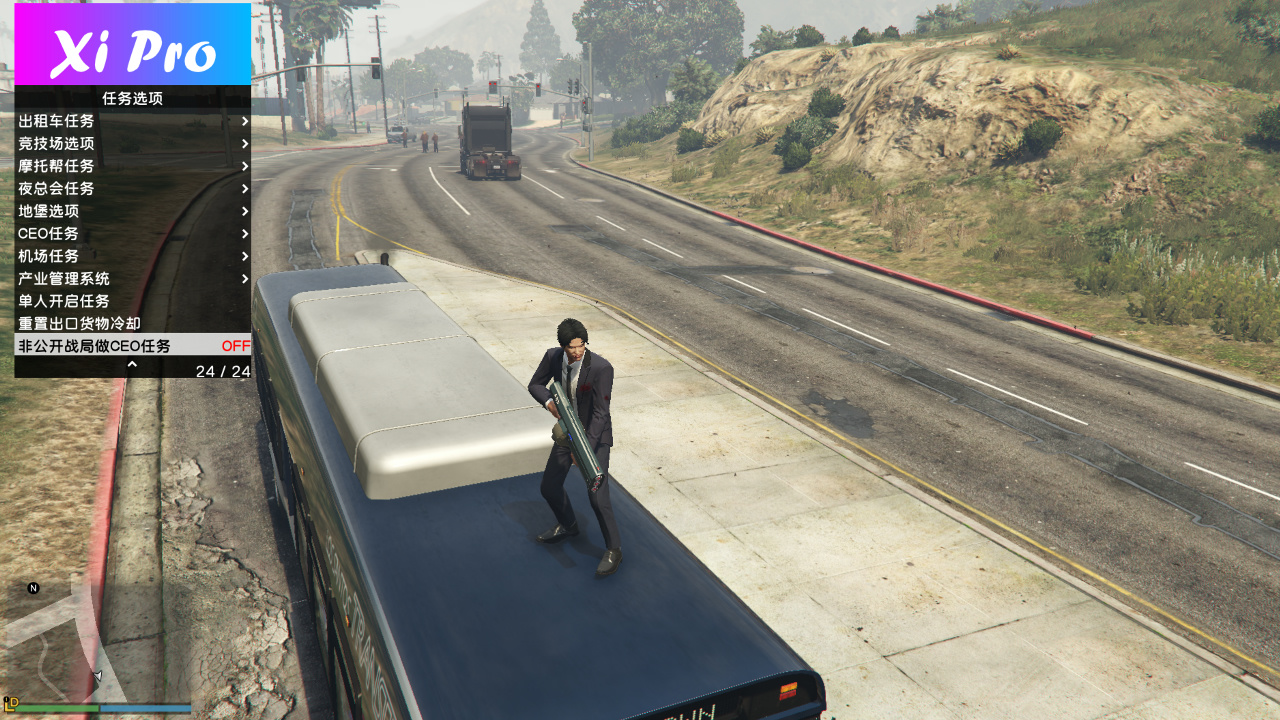This screenshot has height=720, width=1280.
Task: Open 机场任务 options
Action: coord(132,256)
